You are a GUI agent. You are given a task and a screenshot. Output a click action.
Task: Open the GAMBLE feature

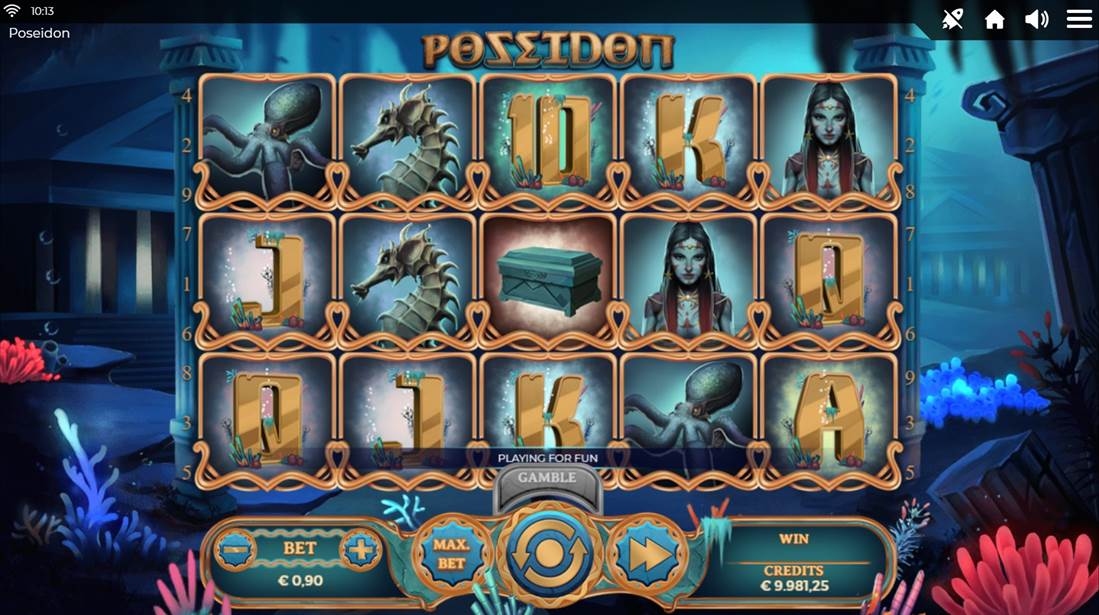pos(547,479)
